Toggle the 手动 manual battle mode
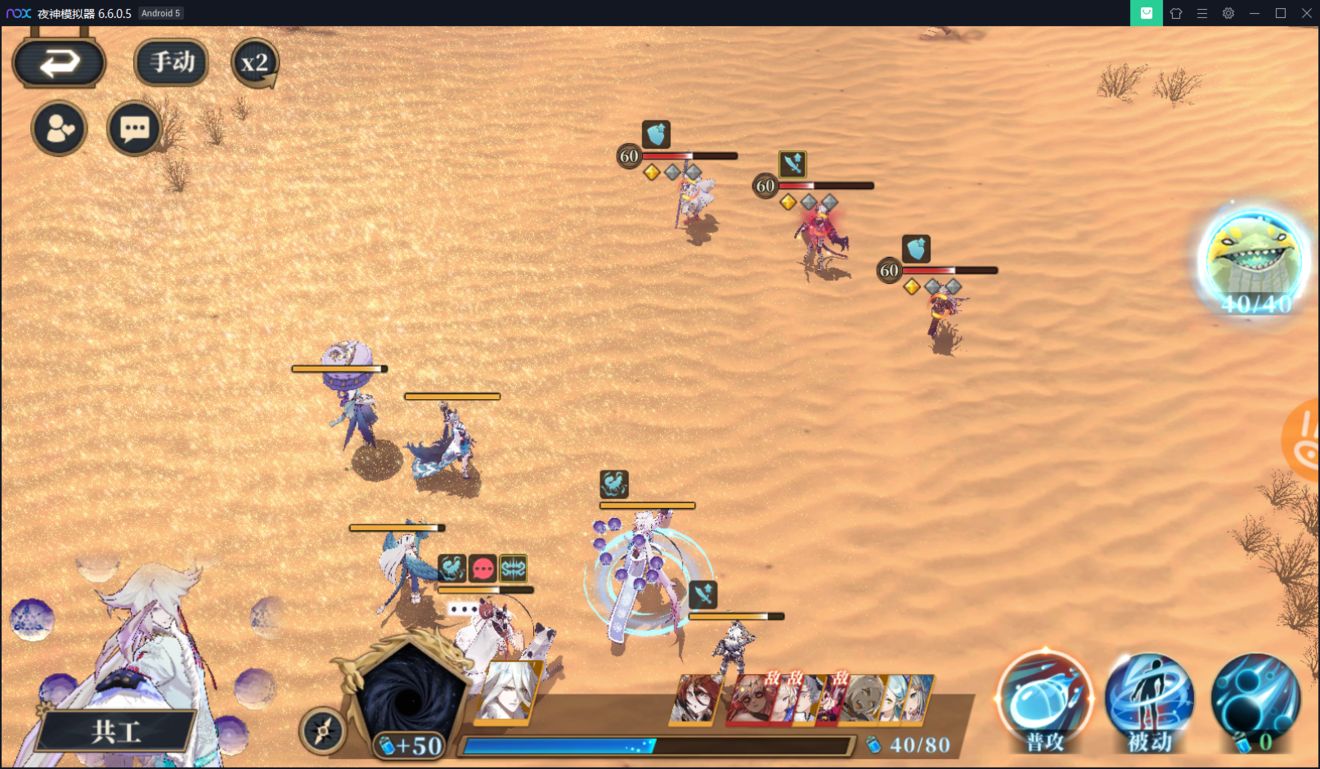The width and height of the screenshot is (1320, 769). 171,62
